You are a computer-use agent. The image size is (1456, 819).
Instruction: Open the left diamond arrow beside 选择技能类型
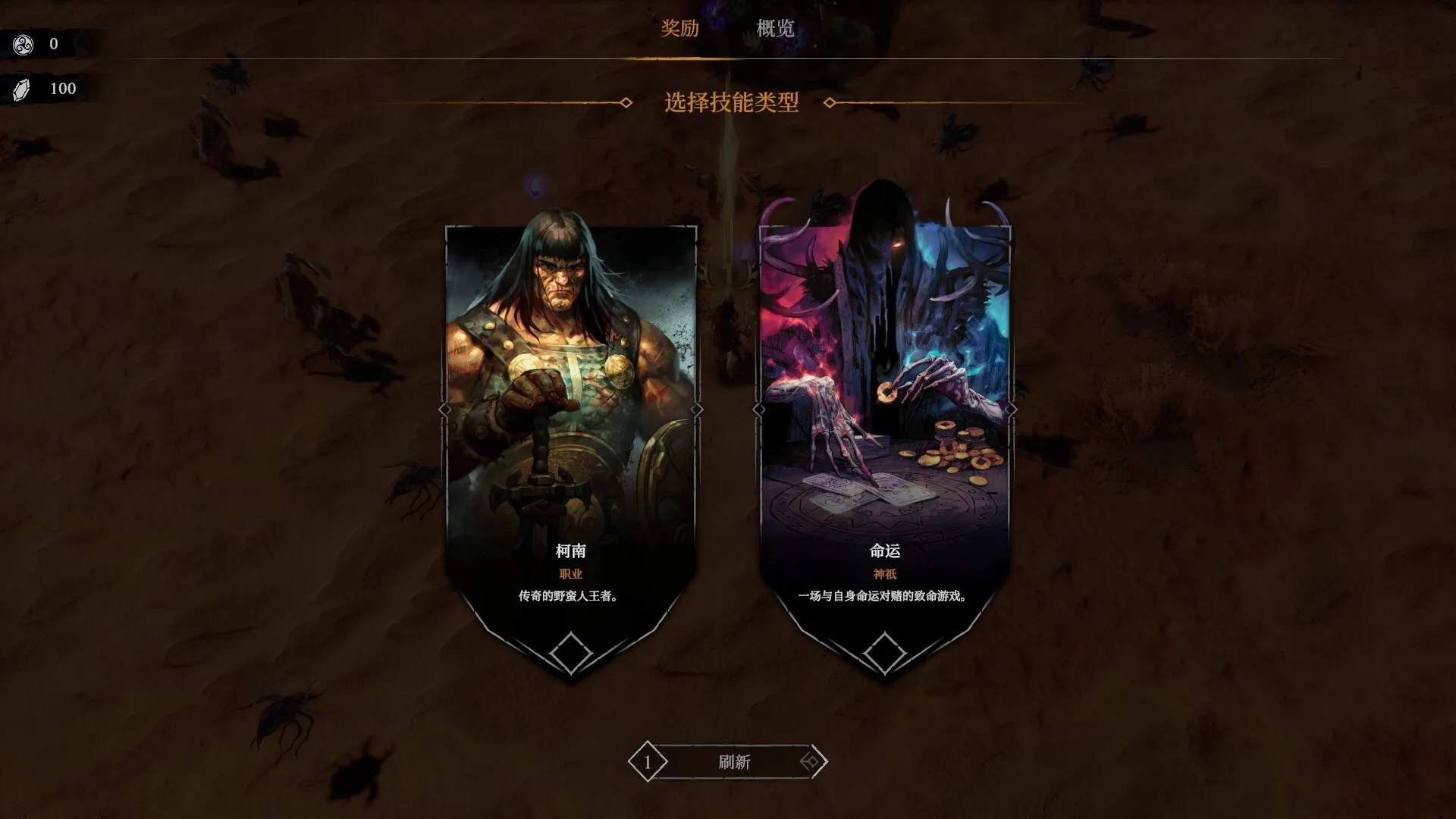point(626,104)
